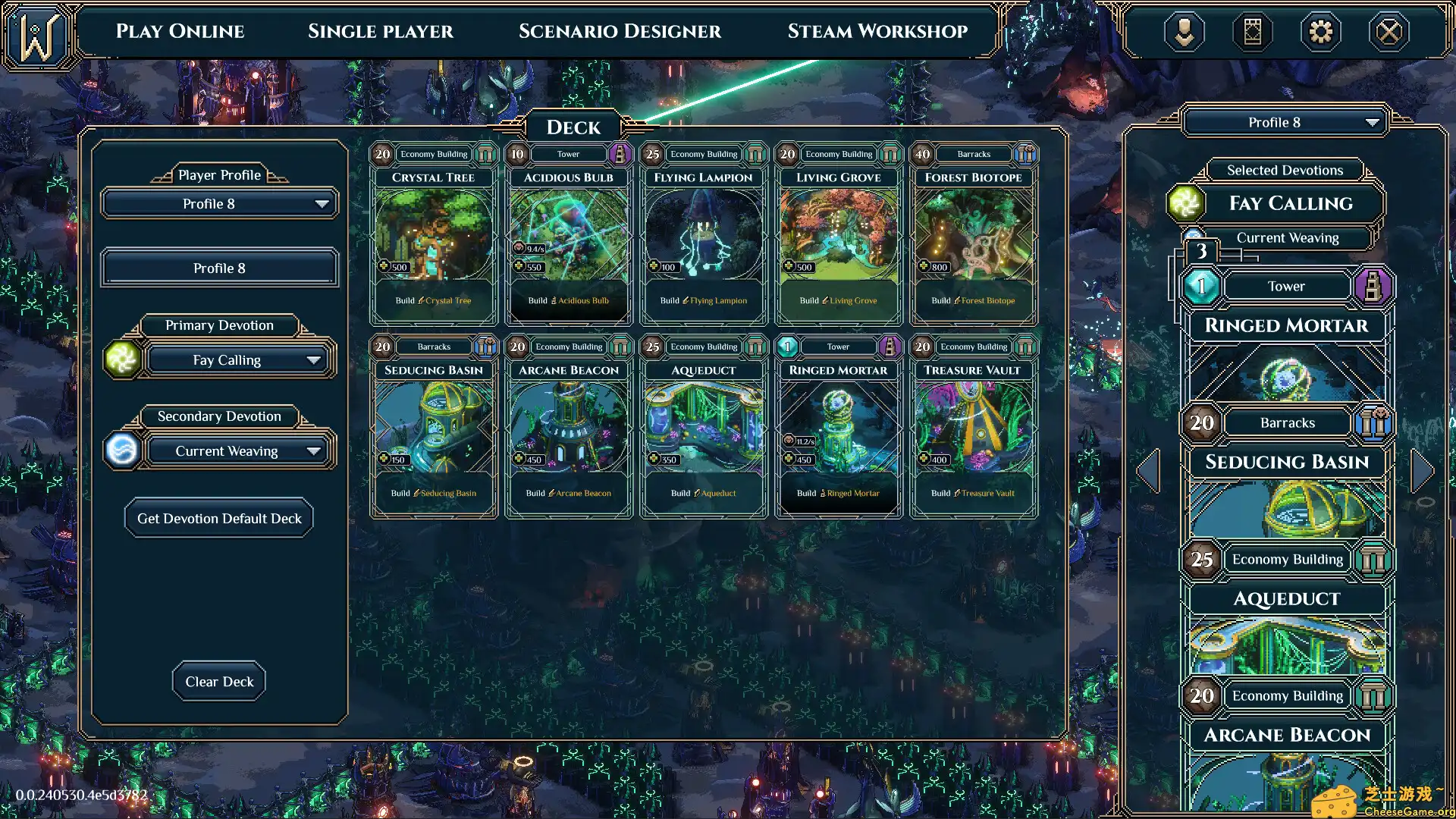Close the game with the X icon
The height and width of the screenshot is (819, 1456).
point(1389,32)
